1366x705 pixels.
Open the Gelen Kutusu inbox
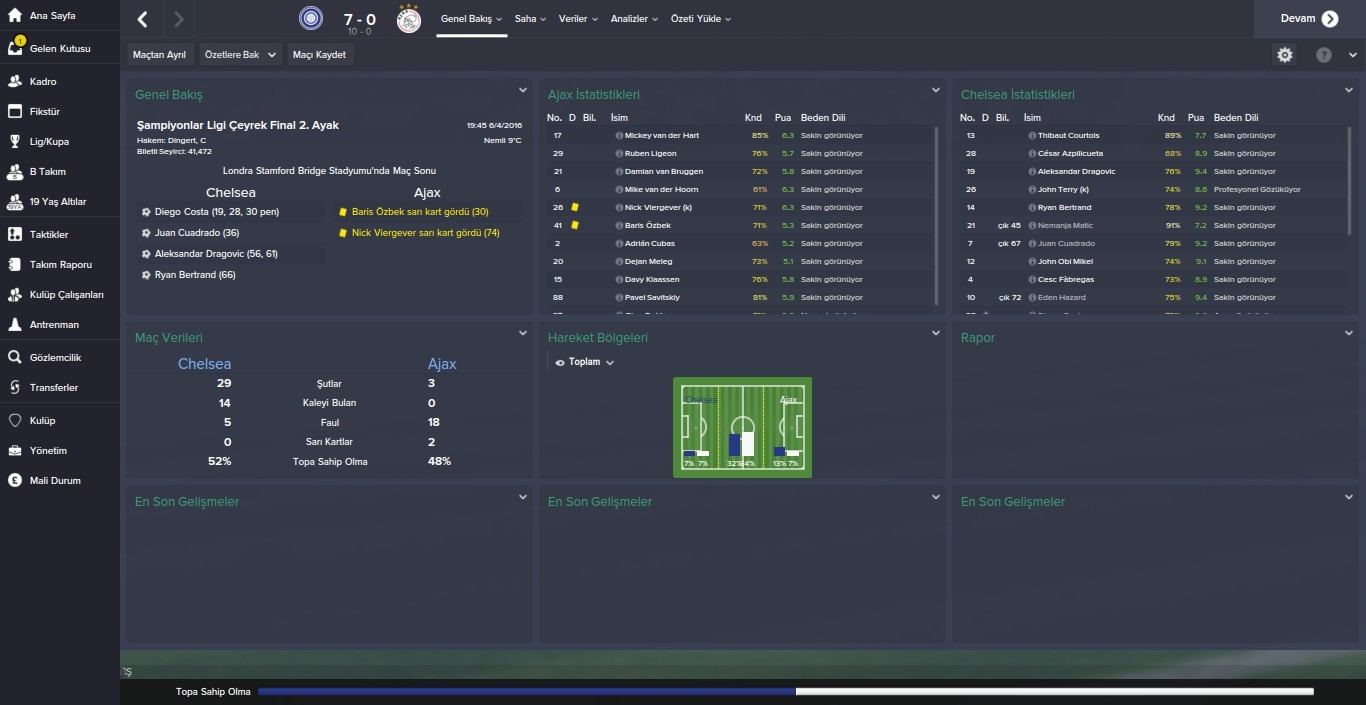(x=59, y=48)
